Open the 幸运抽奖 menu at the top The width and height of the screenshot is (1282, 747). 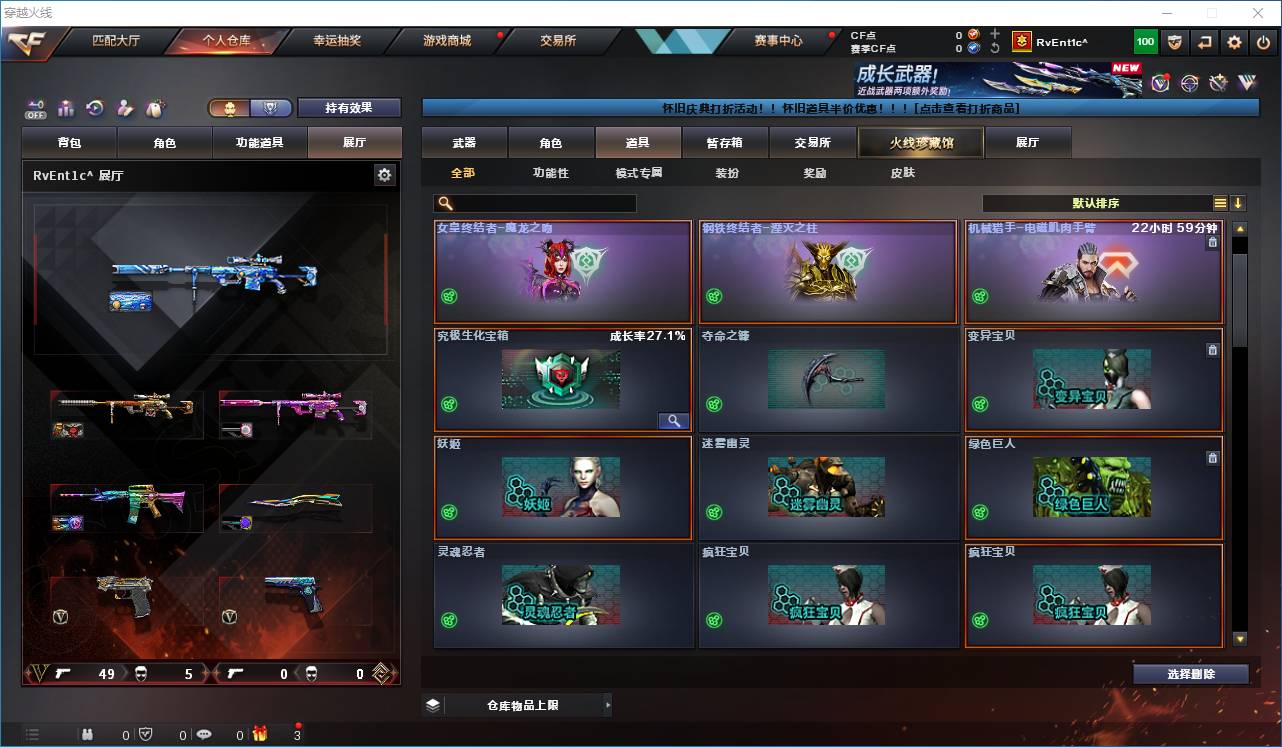(x=339, y=41)
